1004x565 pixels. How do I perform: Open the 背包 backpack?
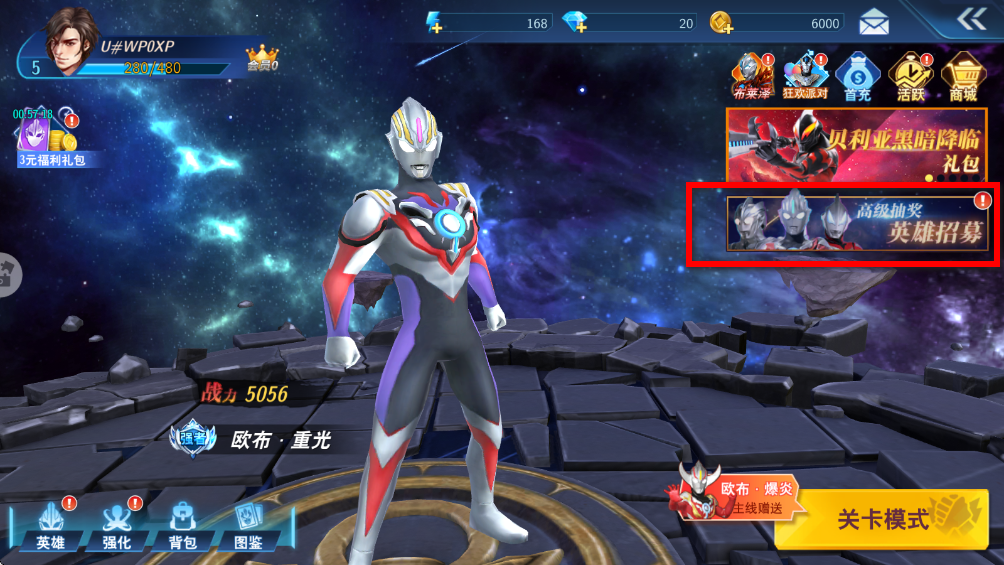pos(182,524)
